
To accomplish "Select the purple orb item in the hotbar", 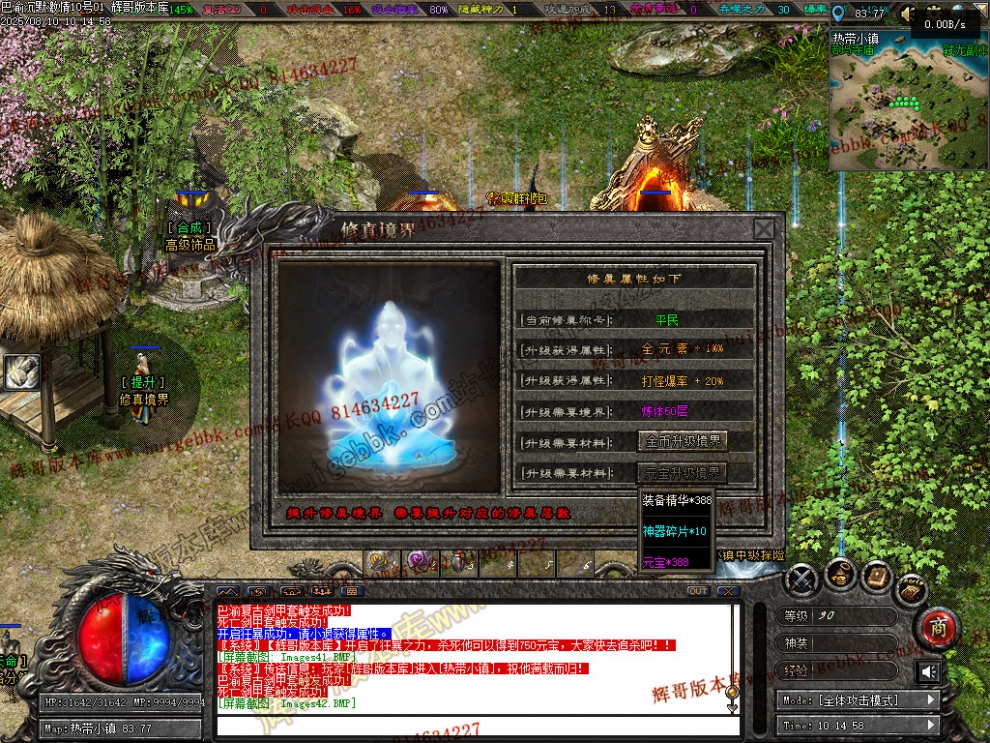I will [x=419, y=562].
